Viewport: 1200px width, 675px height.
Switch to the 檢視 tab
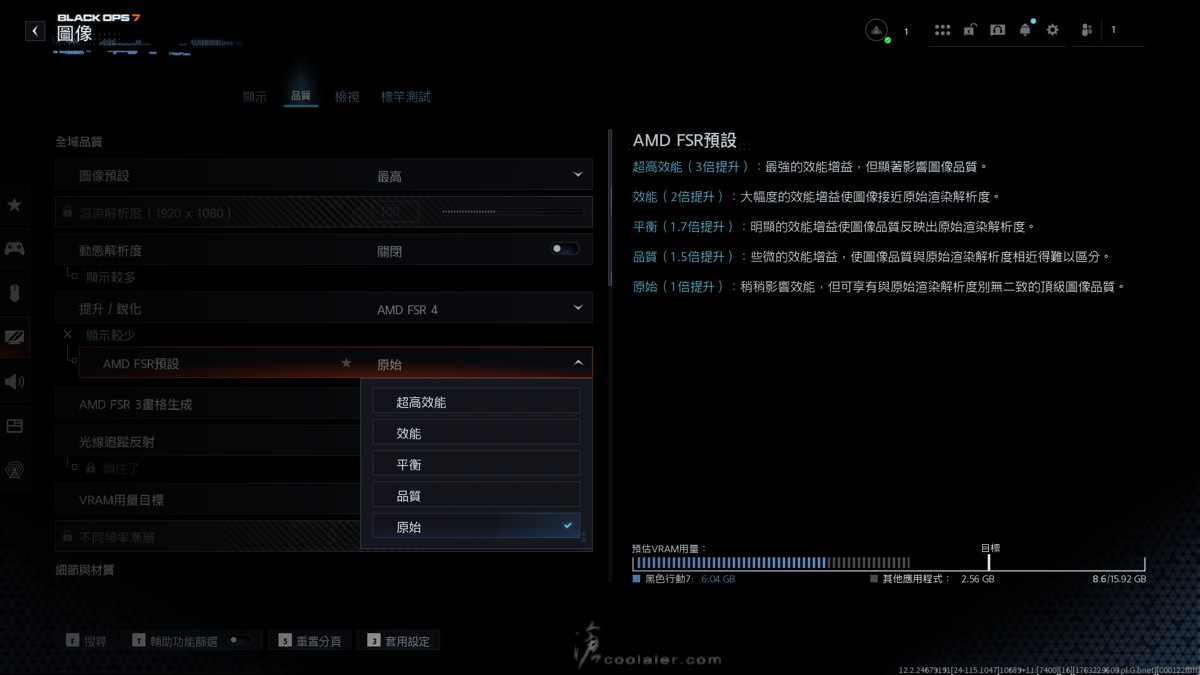[347, 97]
